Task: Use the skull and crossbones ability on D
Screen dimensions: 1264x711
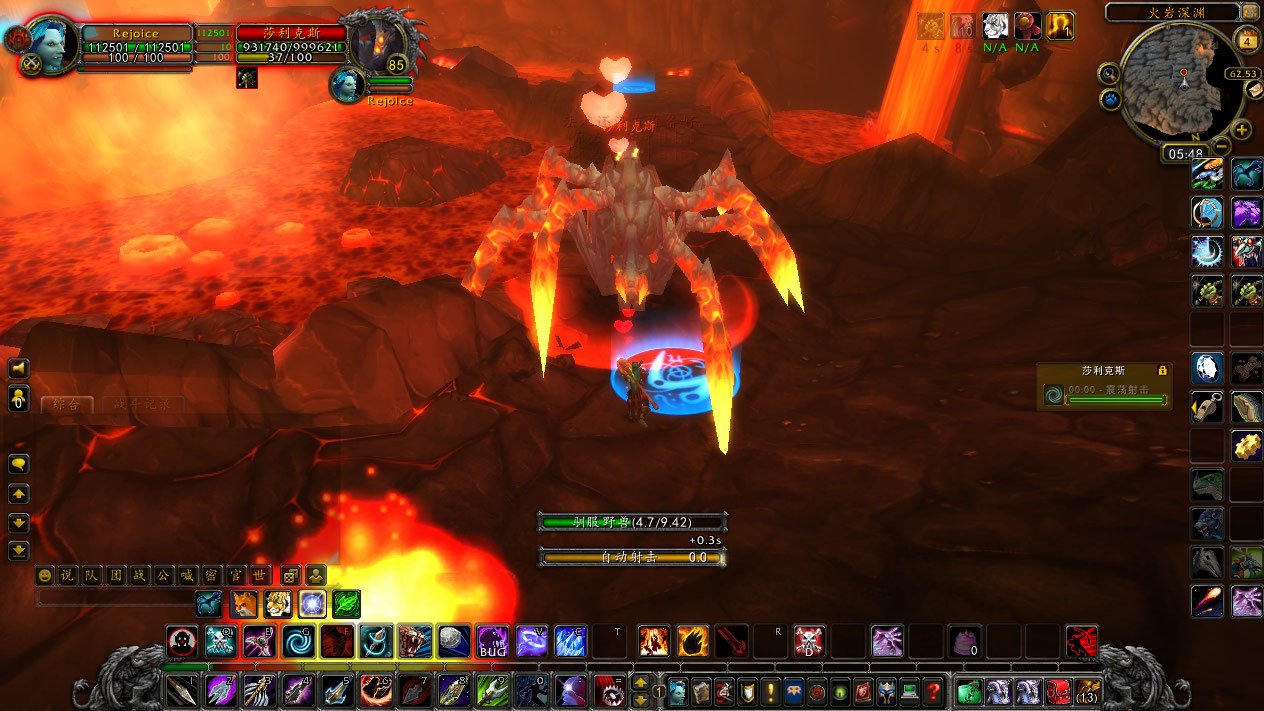Action: pos(809,641)
